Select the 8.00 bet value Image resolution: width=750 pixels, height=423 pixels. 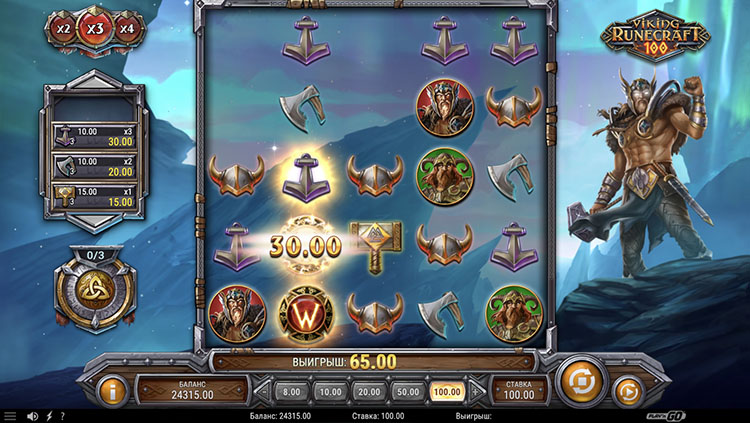tap(291, 391)
